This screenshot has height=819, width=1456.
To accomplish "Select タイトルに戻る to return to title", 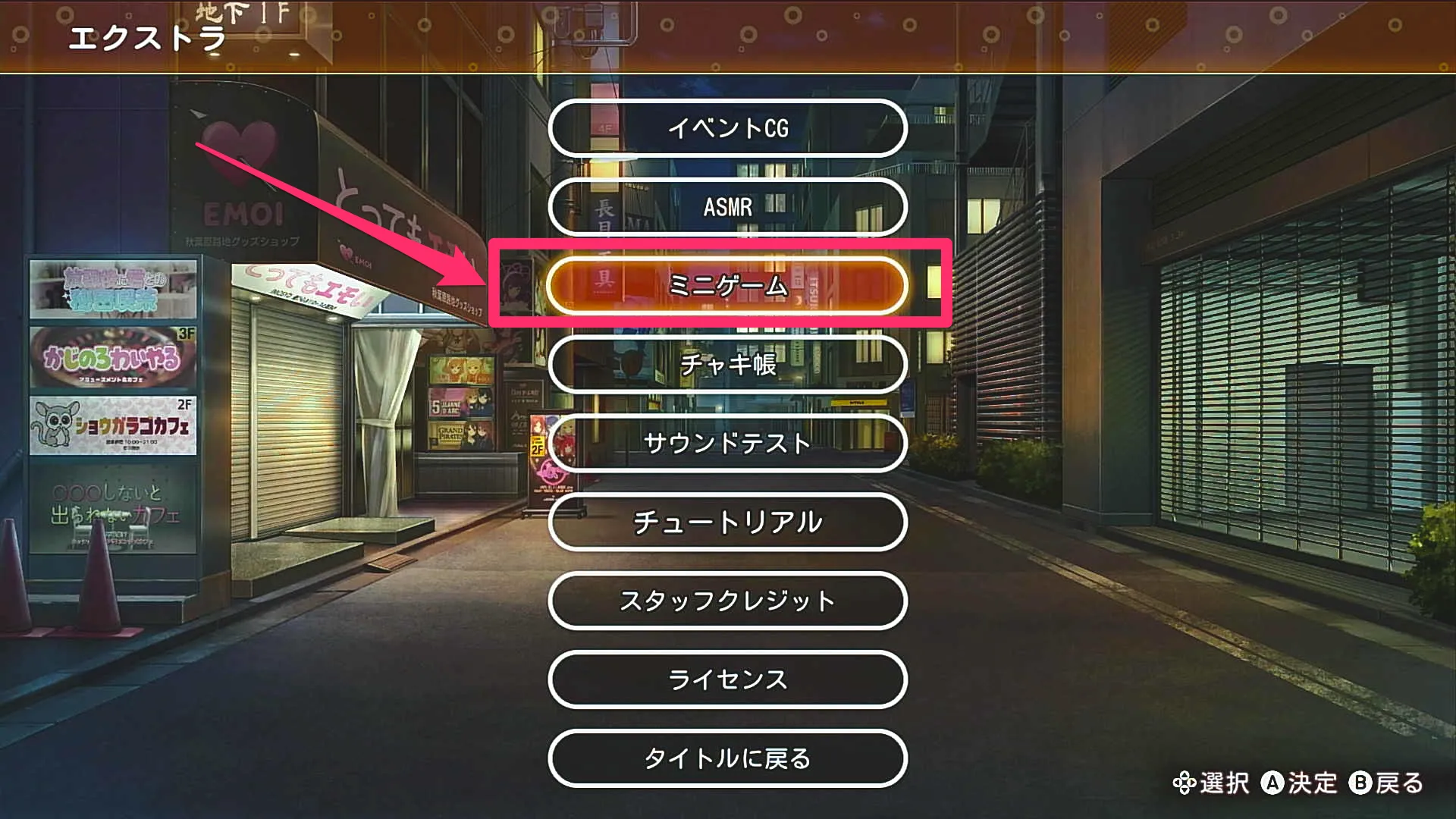I will (726, 758).
